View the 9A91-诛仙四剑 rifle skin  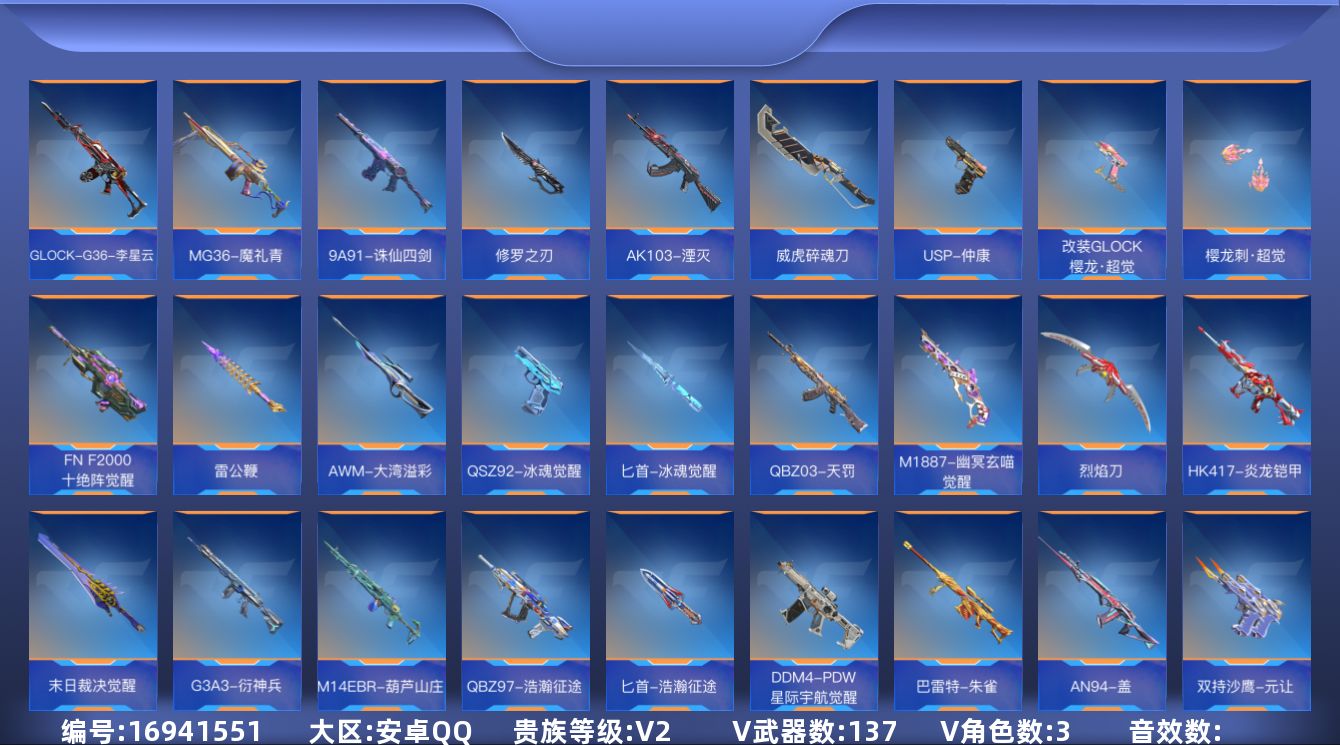tap(382, 170)
